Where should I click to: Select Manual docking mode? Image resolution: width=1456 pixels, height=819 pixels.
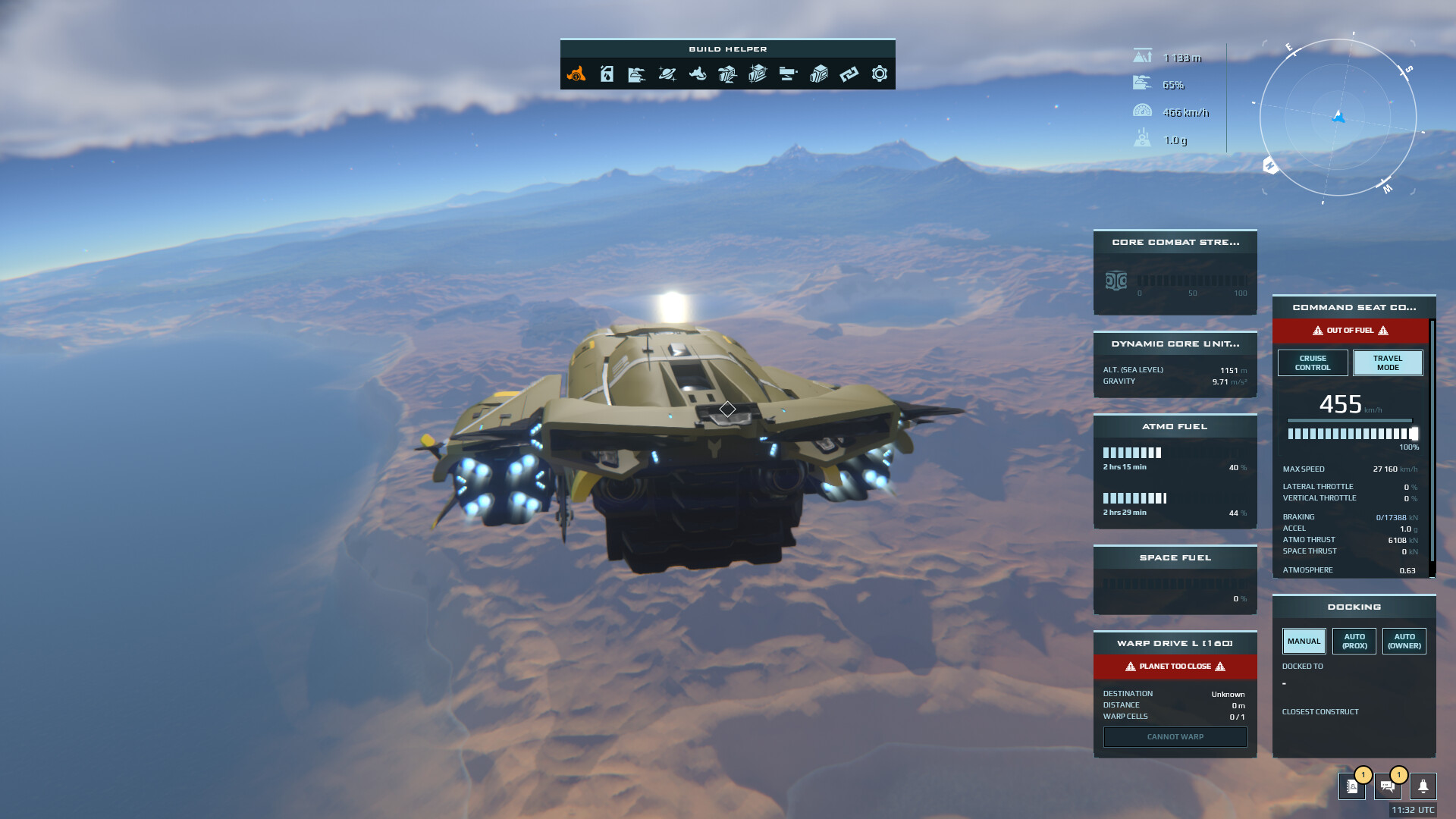(1304, 641)
